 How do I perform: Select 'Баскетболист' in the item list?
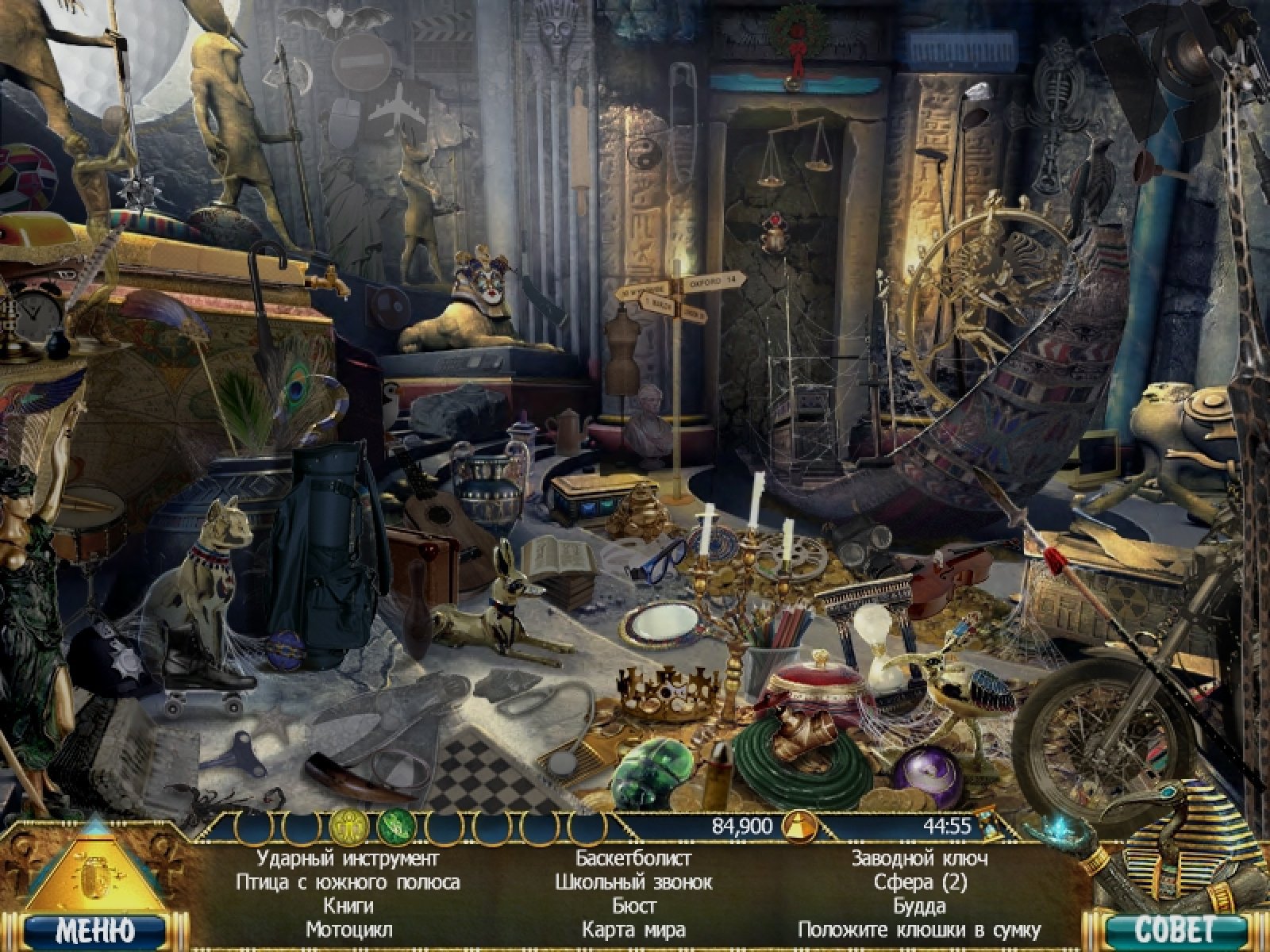point(633,858)
